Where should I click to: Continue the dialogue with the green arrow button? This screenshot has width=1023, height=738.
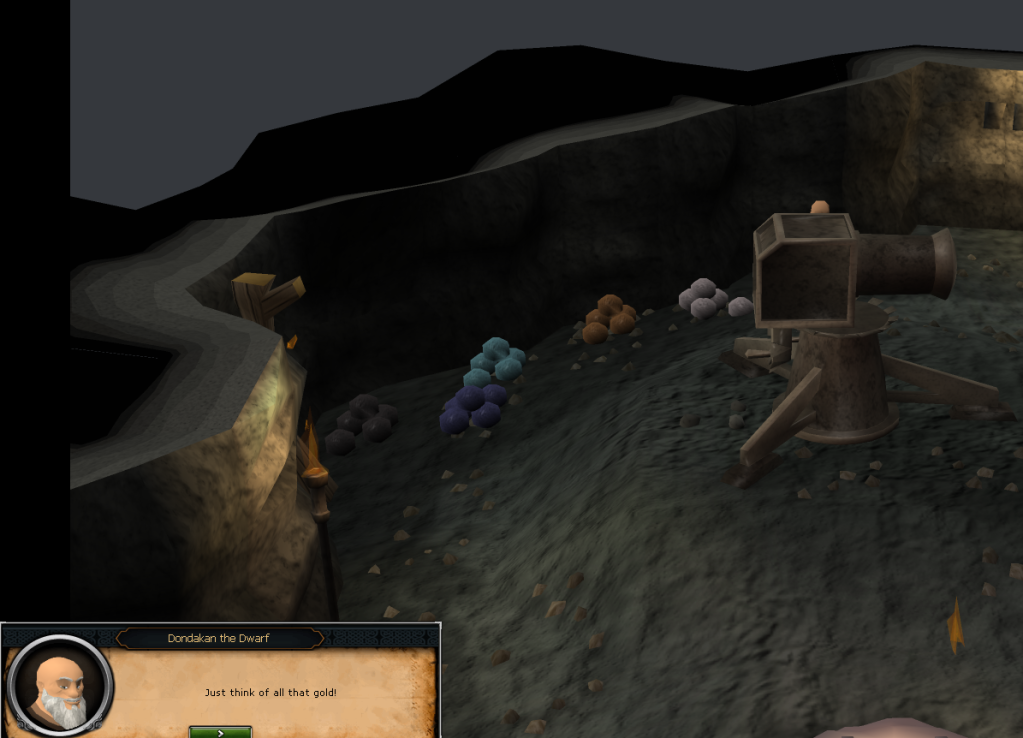pos(220,732)
